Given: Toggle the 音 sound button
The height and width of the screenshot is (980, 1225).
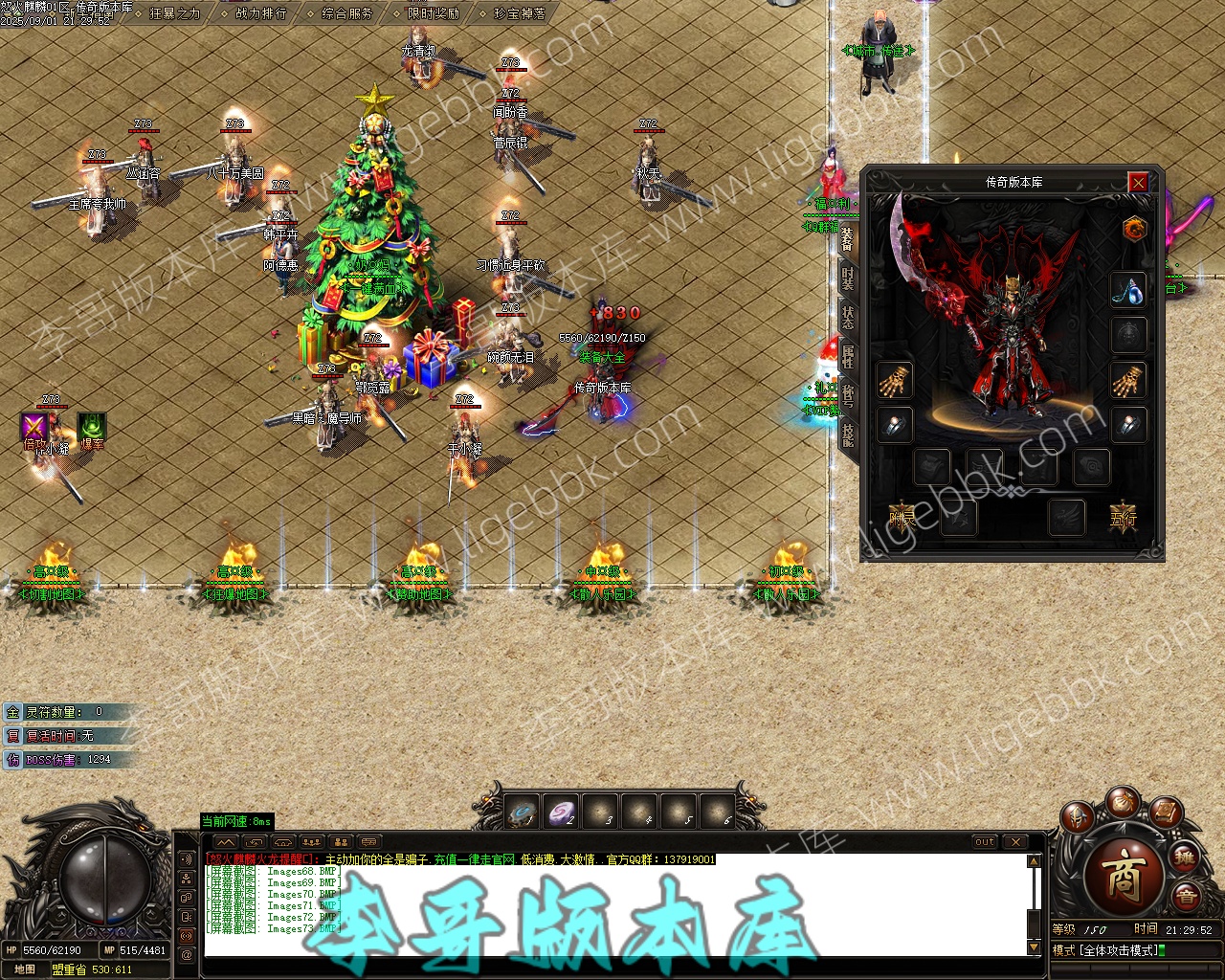Looking at the screenshot, I should (1186, 898).
